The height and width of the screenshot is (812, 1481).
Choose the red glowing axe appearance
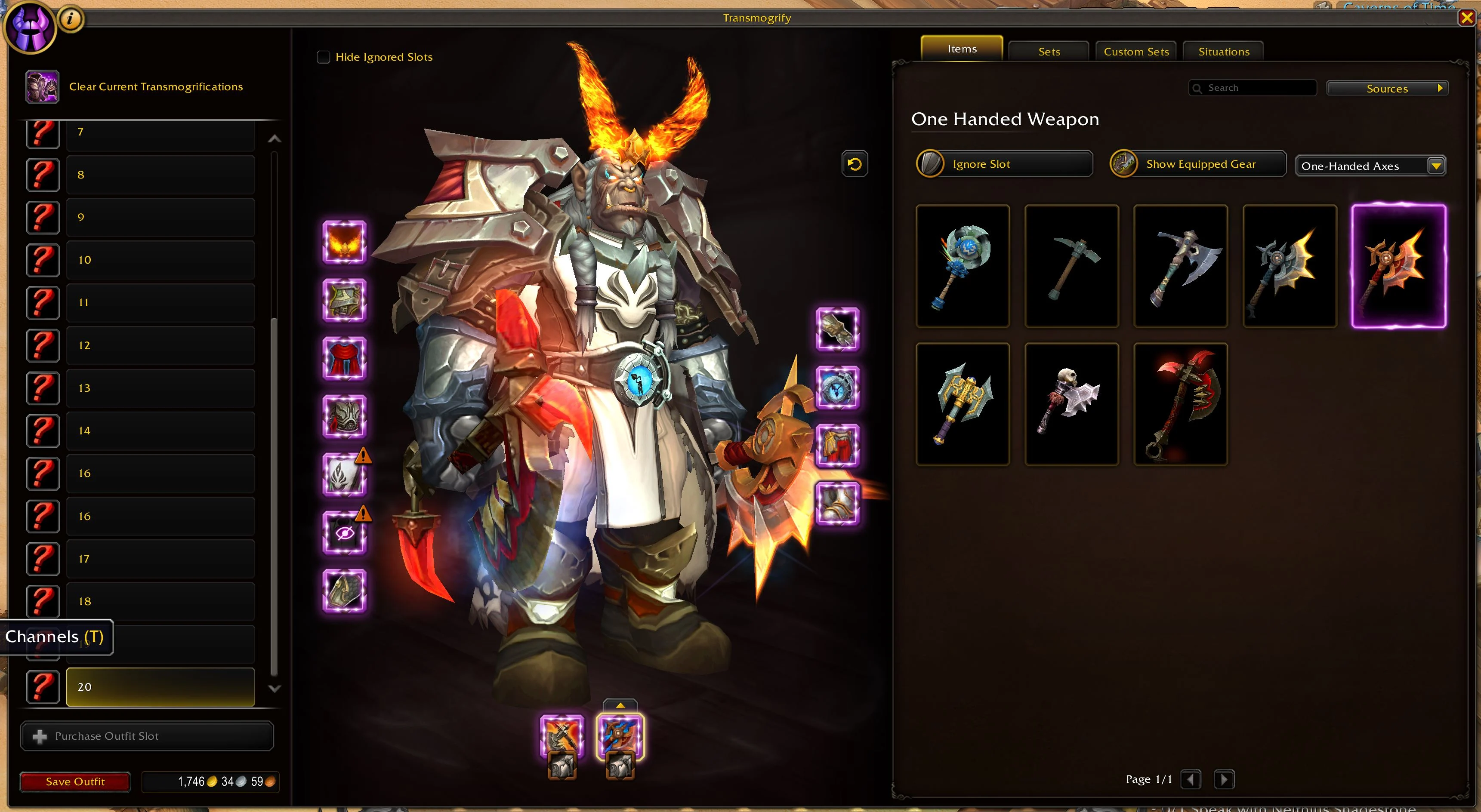pyautogui.click(x=1180, y=404)
